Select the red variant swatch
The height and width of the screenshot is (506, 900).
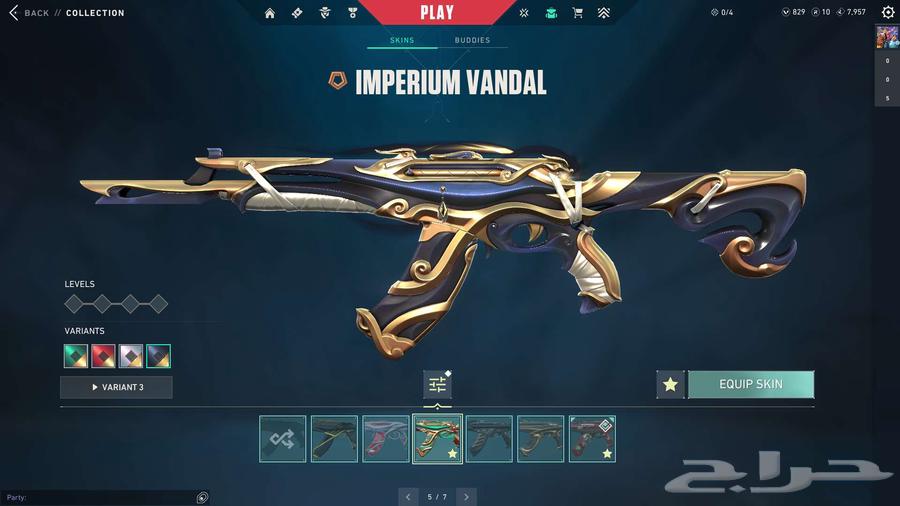point(103,356)
